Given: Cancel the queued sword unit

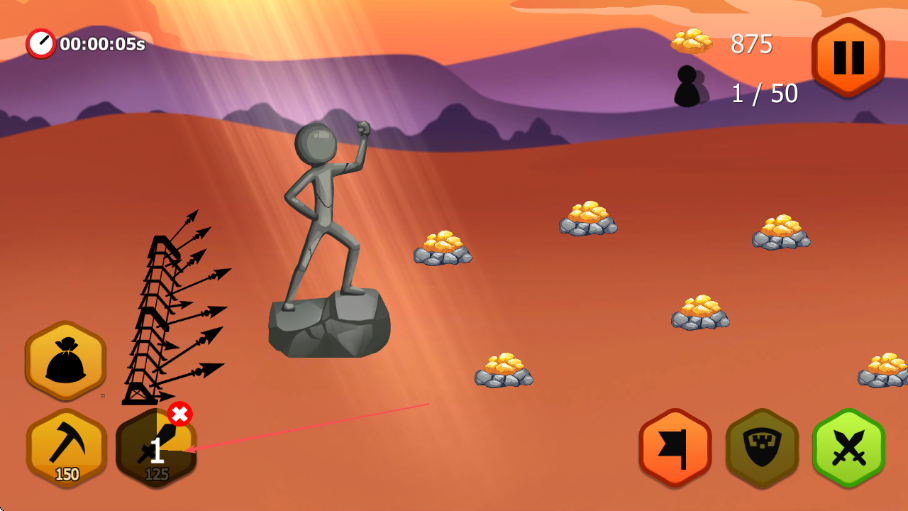Looking at the screenshot, I should (x=180, y=414).
